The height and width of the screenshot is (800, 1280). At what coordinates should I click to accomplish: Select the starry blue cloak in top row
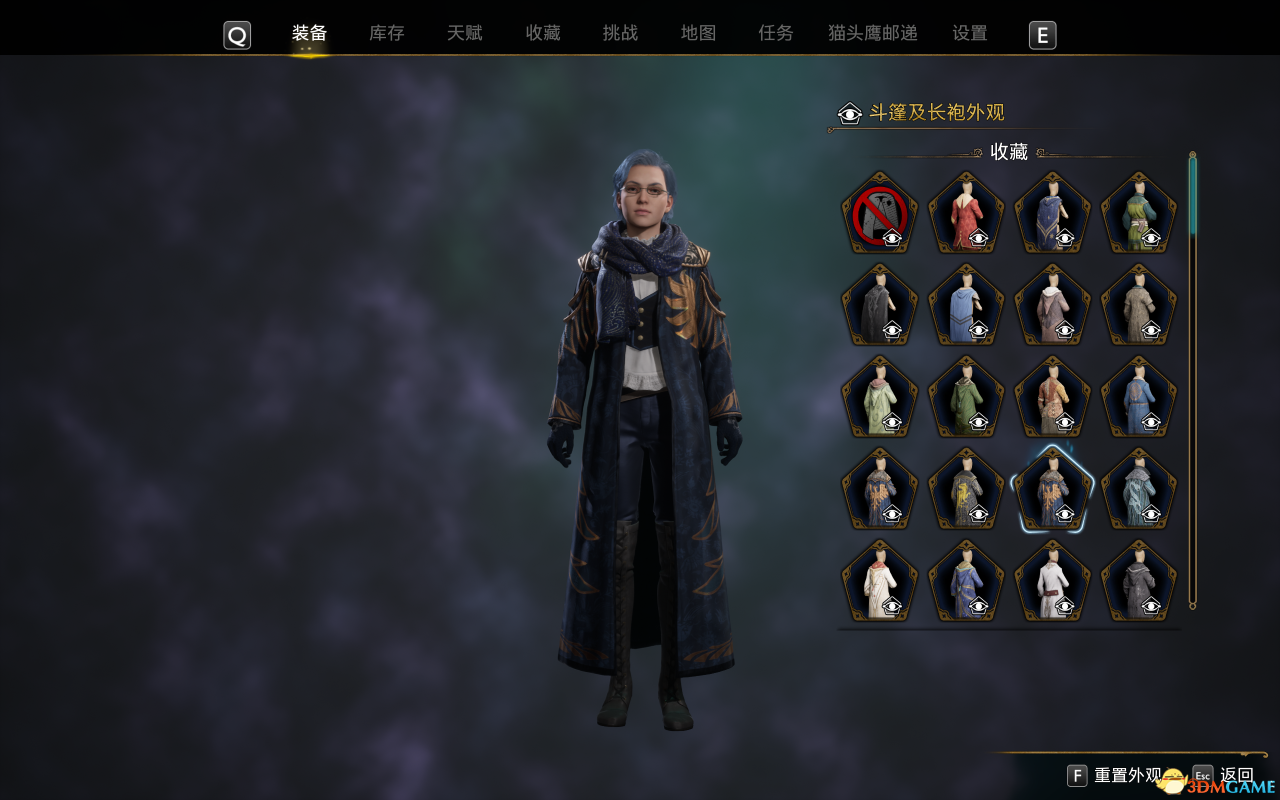pos(1051,210)
